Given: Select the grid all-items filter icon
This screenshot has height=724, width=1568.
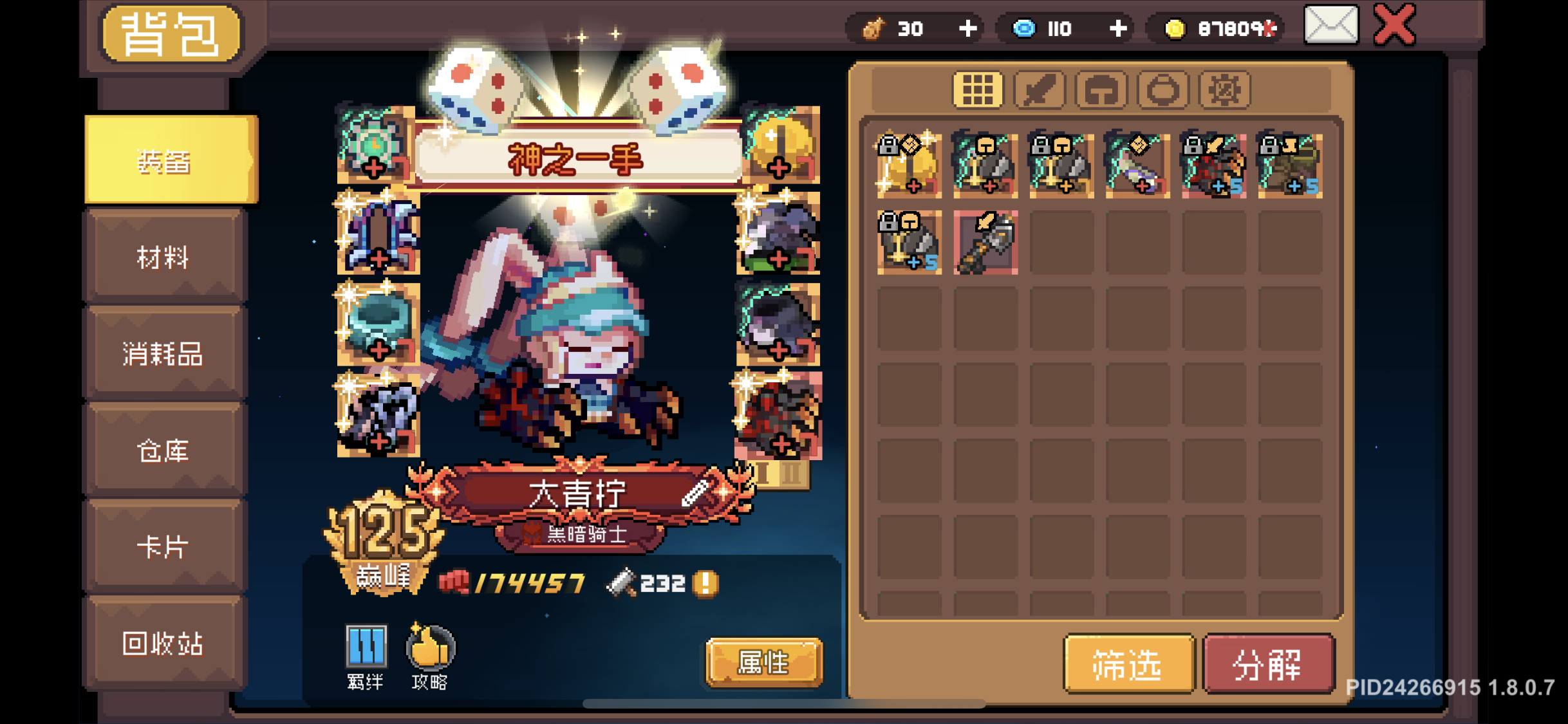Looking at the screenshot, I should tap(978, 89).
